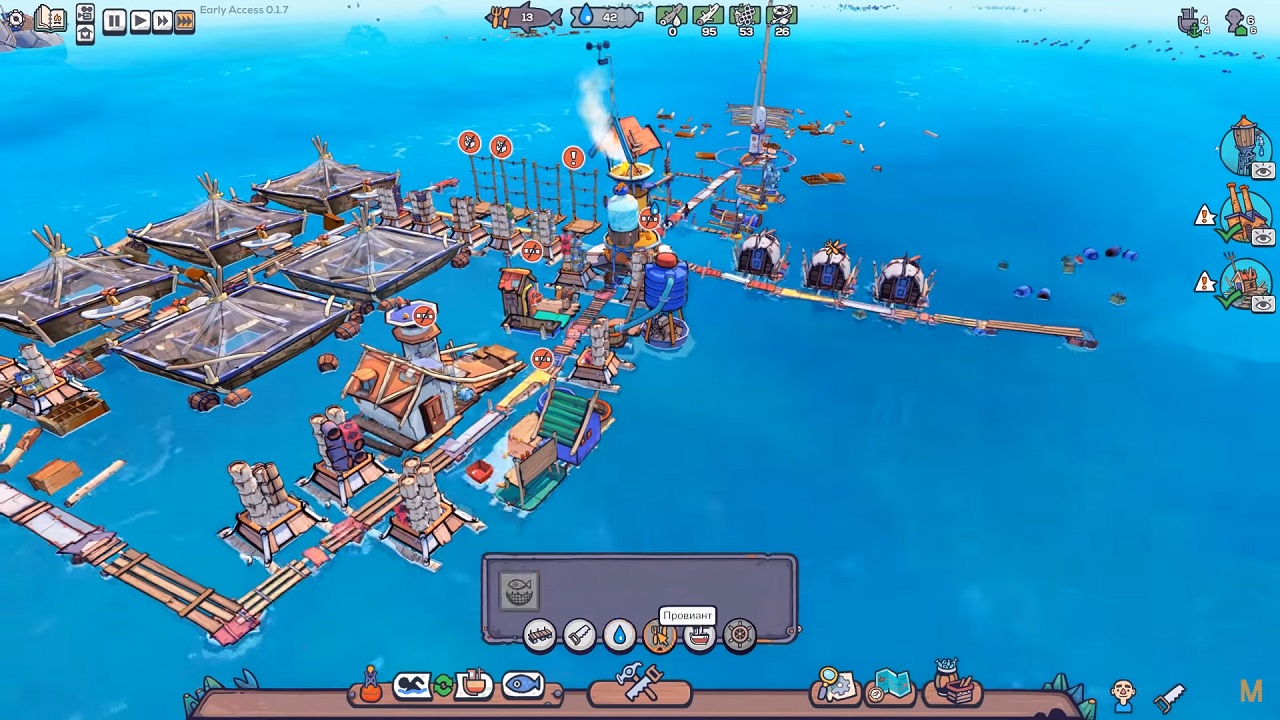This screenshot has height=720, width=1280.
Task: Open the research magnifier and gear menu
Action: (x=835, y=685)
